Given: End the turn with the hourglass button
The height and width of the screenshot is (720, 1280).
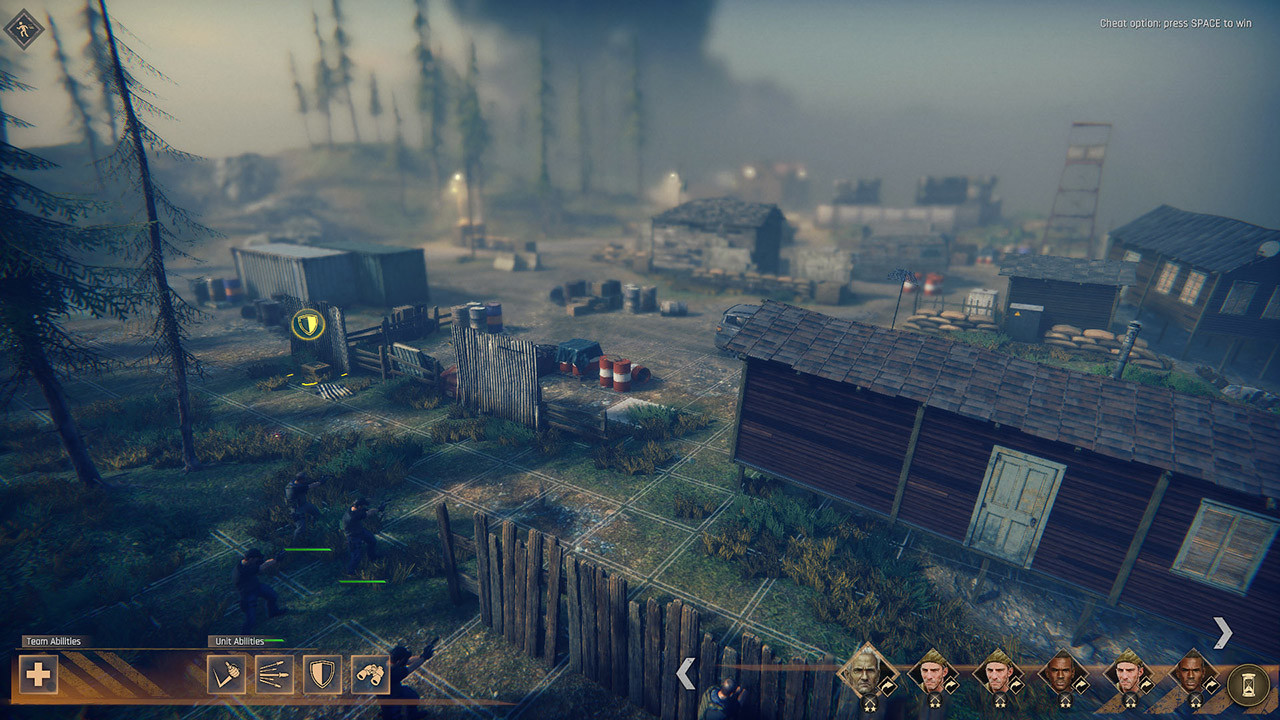Looking at the screenshot, I should (1247, 684).
